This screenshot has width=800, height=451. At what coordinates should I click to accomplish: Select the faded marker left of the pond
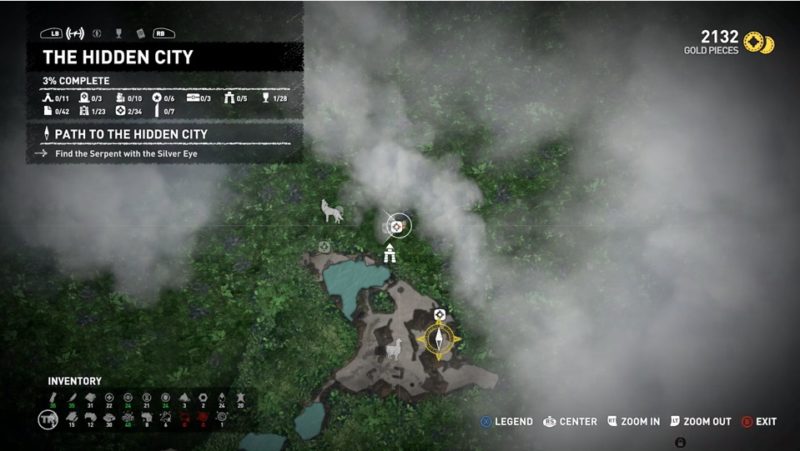click(x=324, y=246)
